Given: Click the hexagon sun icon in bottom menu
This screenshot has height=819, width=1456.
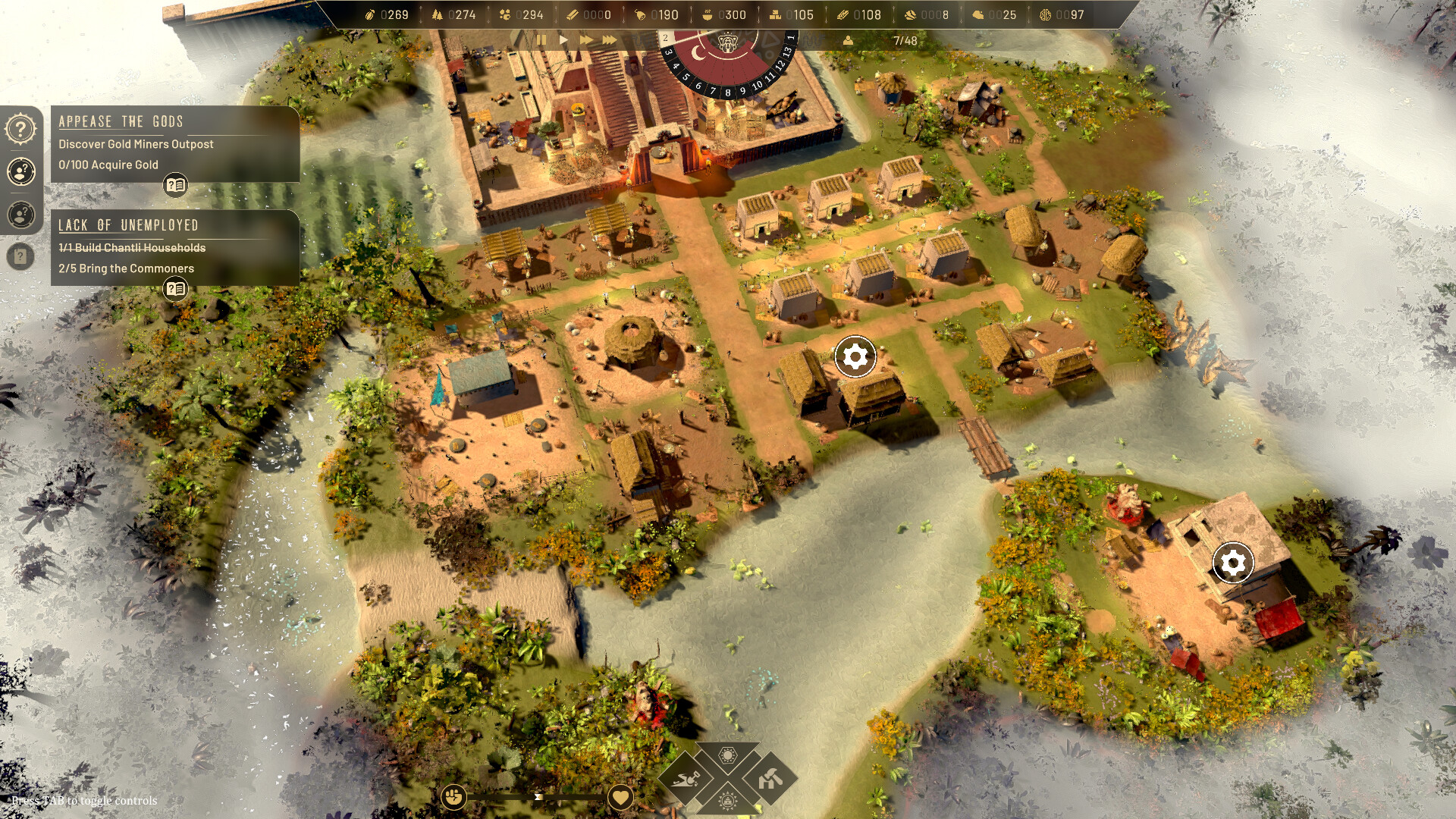Looking at the screenshot, I should coord(728,755).
